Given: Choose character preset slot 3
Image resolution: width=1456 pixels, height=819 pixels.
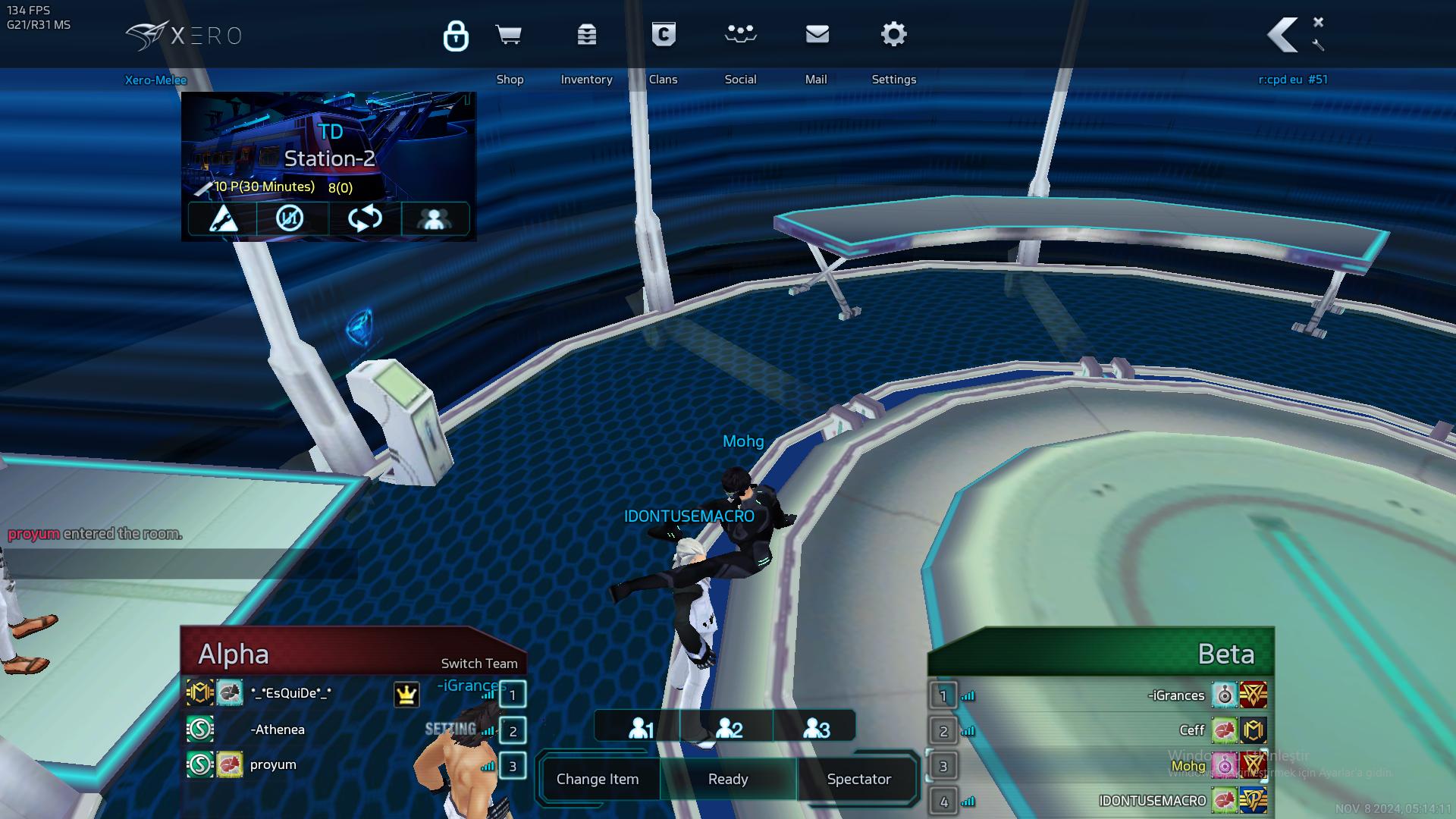Looking at the screenshot, I should click(x=817, y=728).
